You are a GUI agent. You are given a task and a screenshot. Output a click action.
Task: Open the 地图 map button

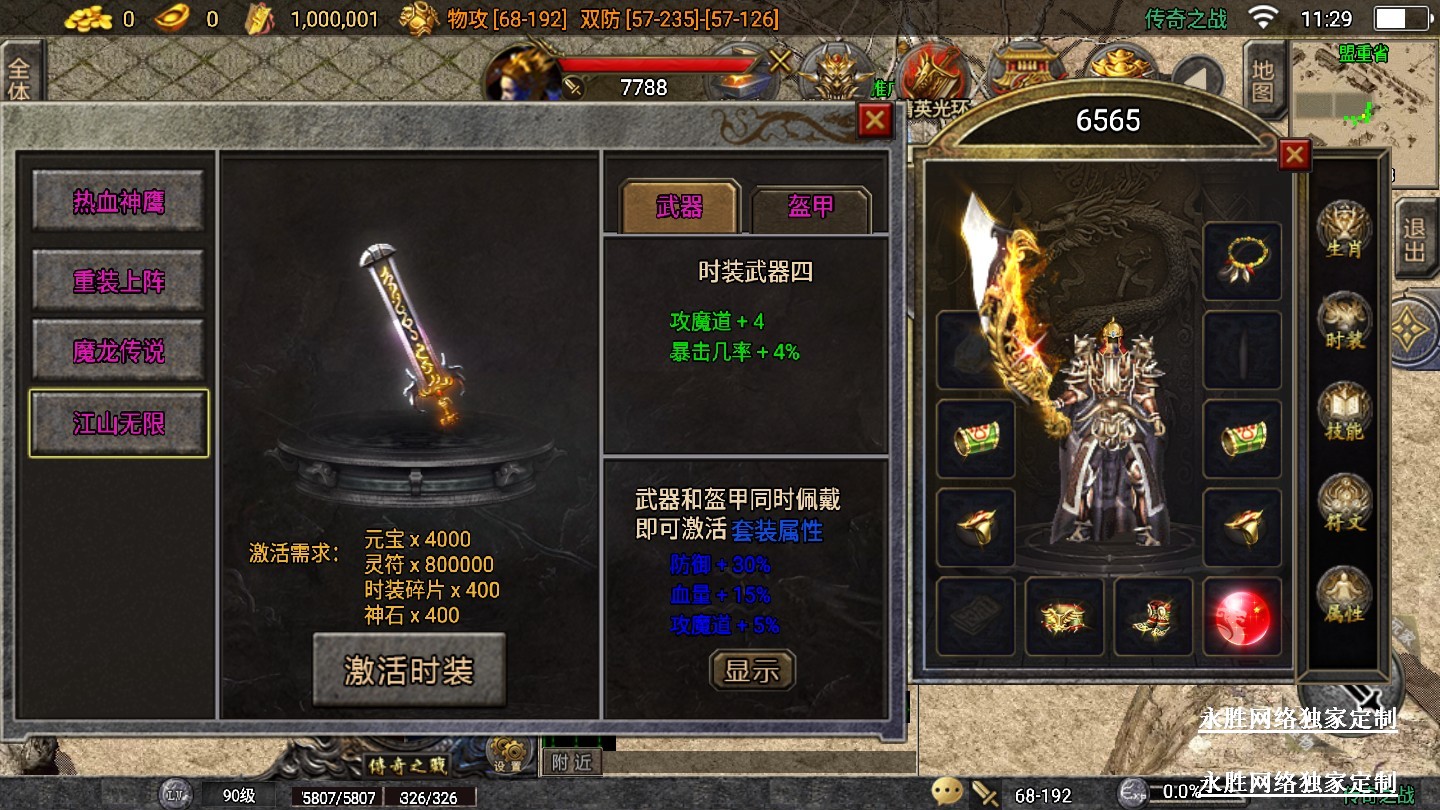pos(1263,82)
